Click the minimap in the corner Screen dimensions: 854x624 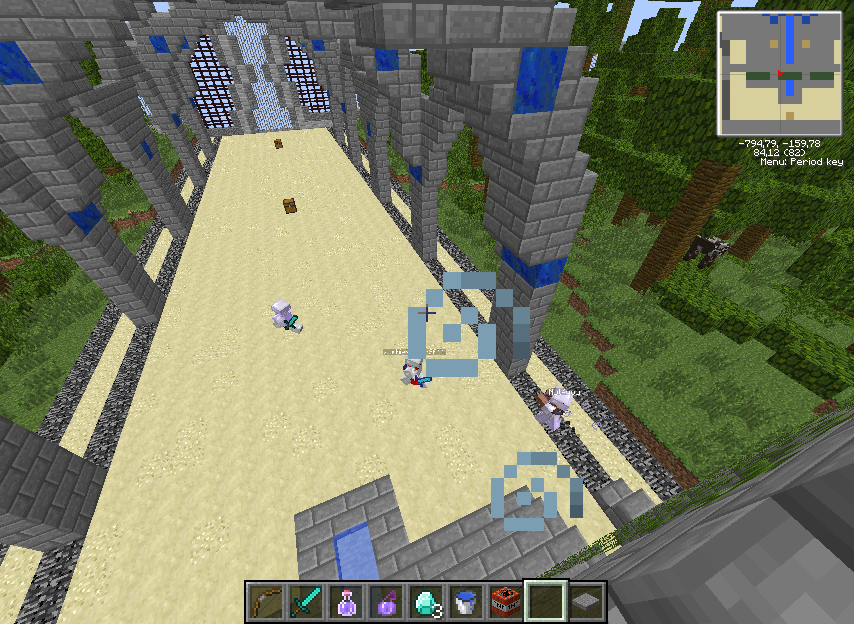point(780,75)
